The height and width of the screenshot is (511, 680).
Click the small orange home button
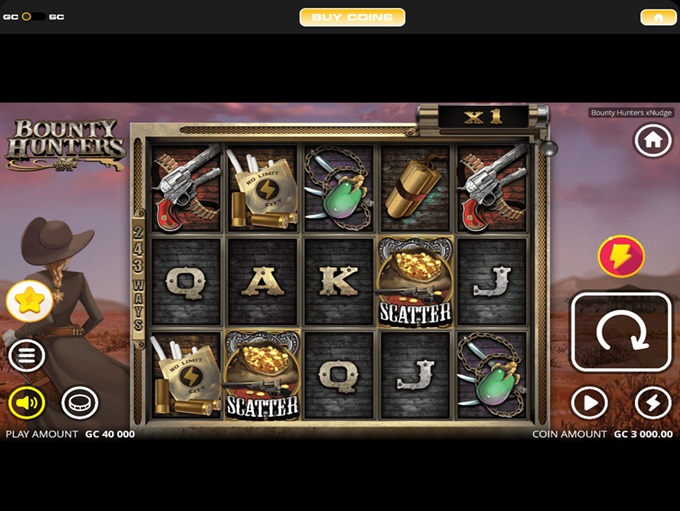658,17
